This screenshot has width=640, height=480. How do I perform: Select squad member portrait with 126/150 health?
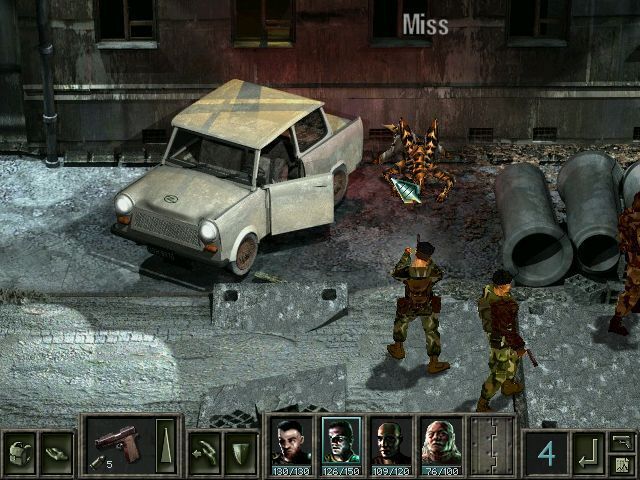coord(340,445)
